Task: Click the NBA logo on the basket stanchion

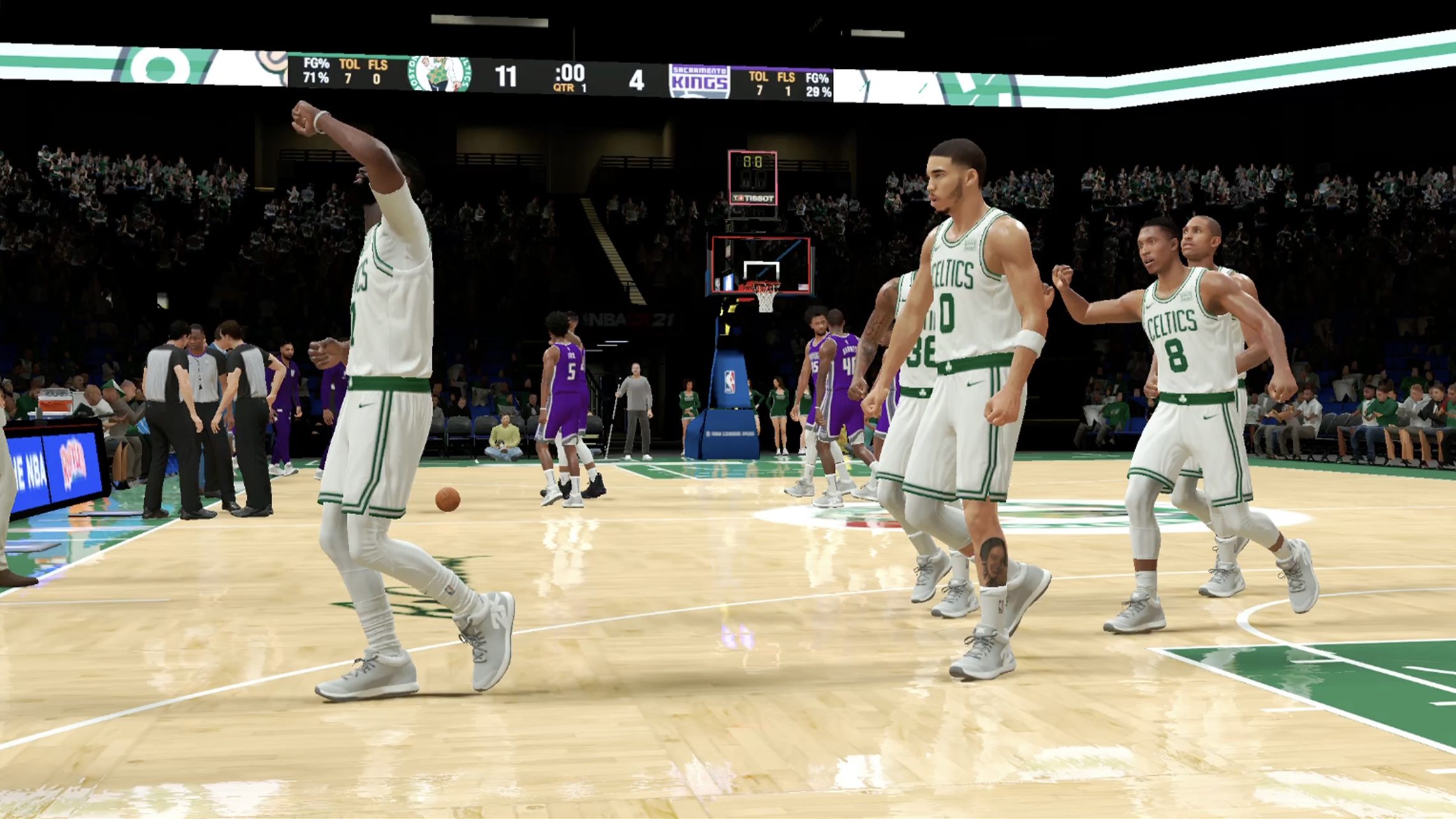Action: (x=732, y=381)
